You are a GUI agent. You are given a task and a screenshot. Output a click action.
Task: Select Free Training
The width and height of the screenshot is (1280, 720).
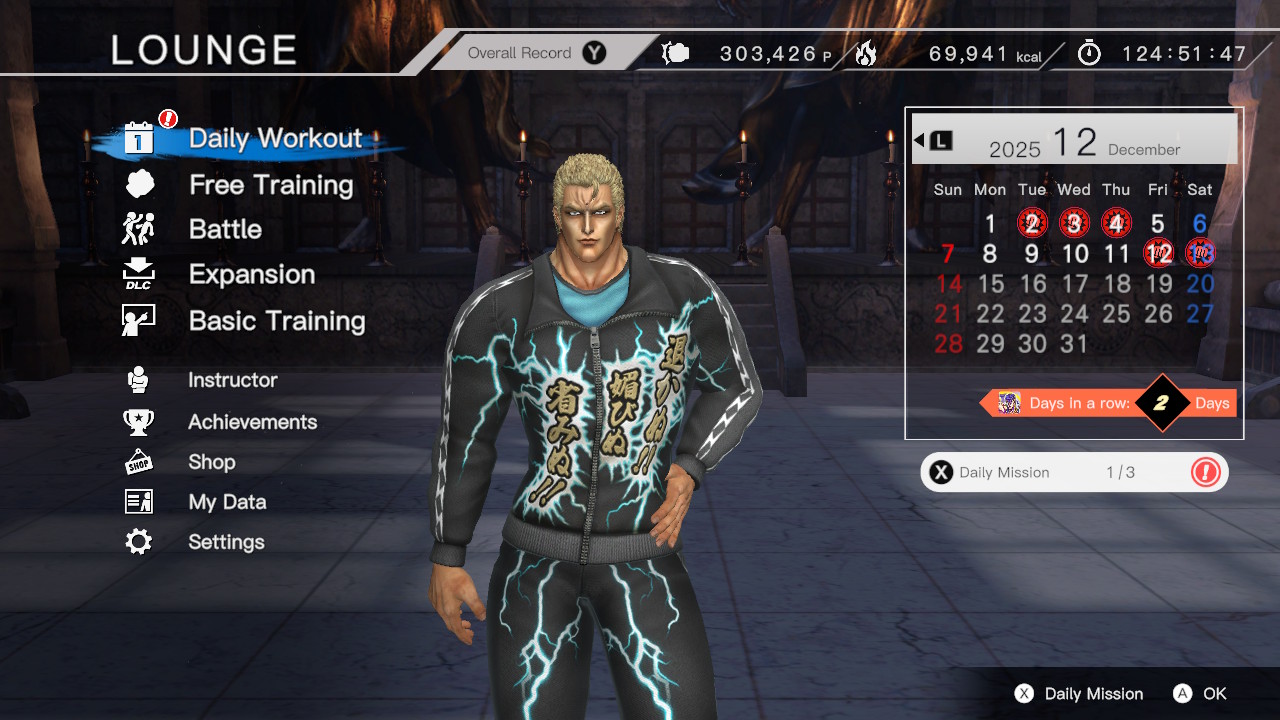point(270,185)
